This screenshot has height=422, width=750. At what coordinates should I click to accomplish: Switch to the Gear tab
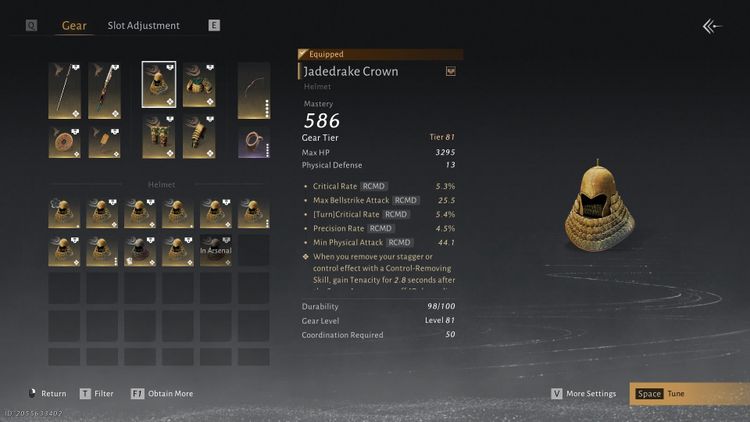pyautogui.click(x=74, y=25)
